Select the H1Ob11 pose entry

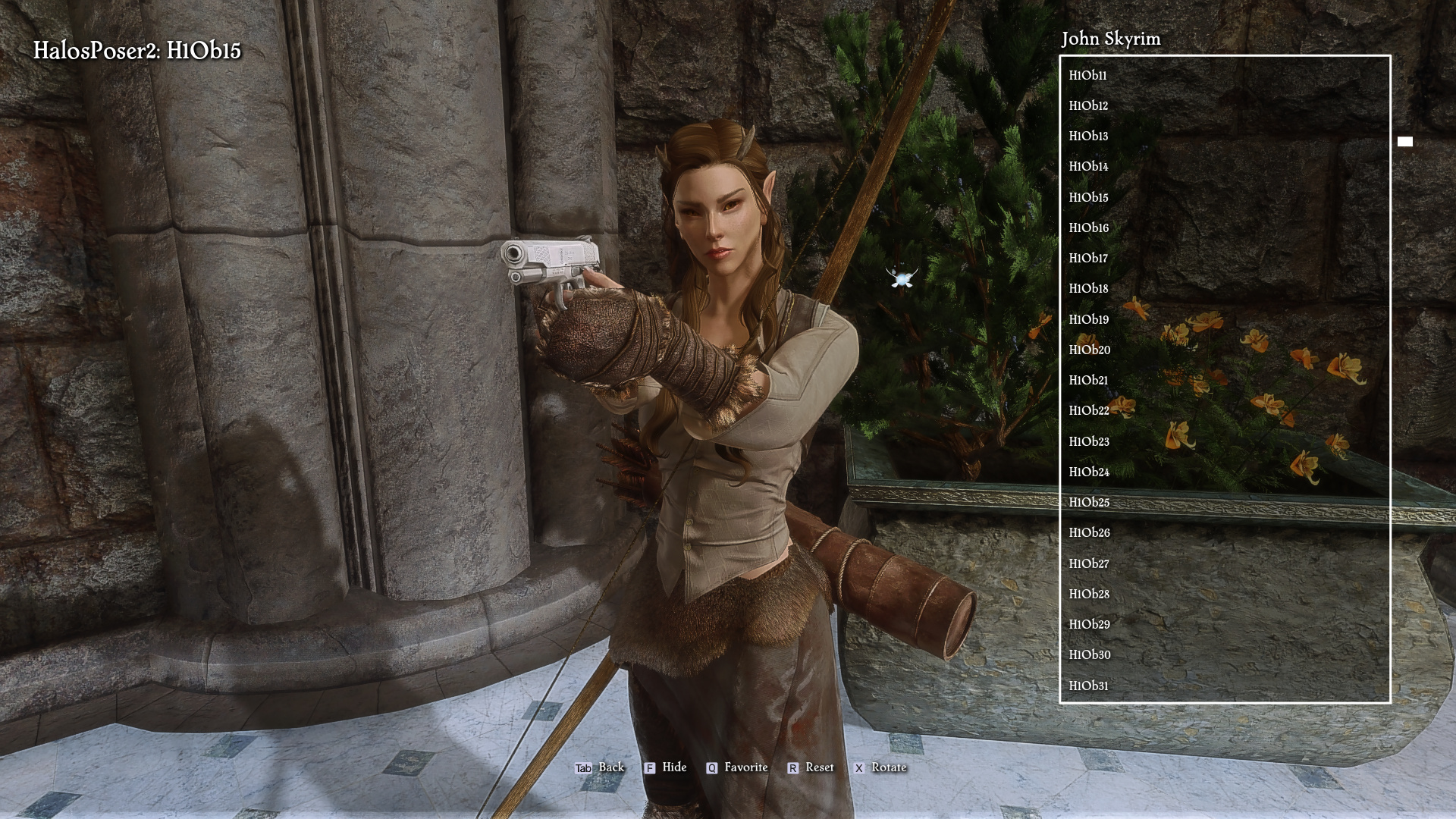coord(1087,75)
